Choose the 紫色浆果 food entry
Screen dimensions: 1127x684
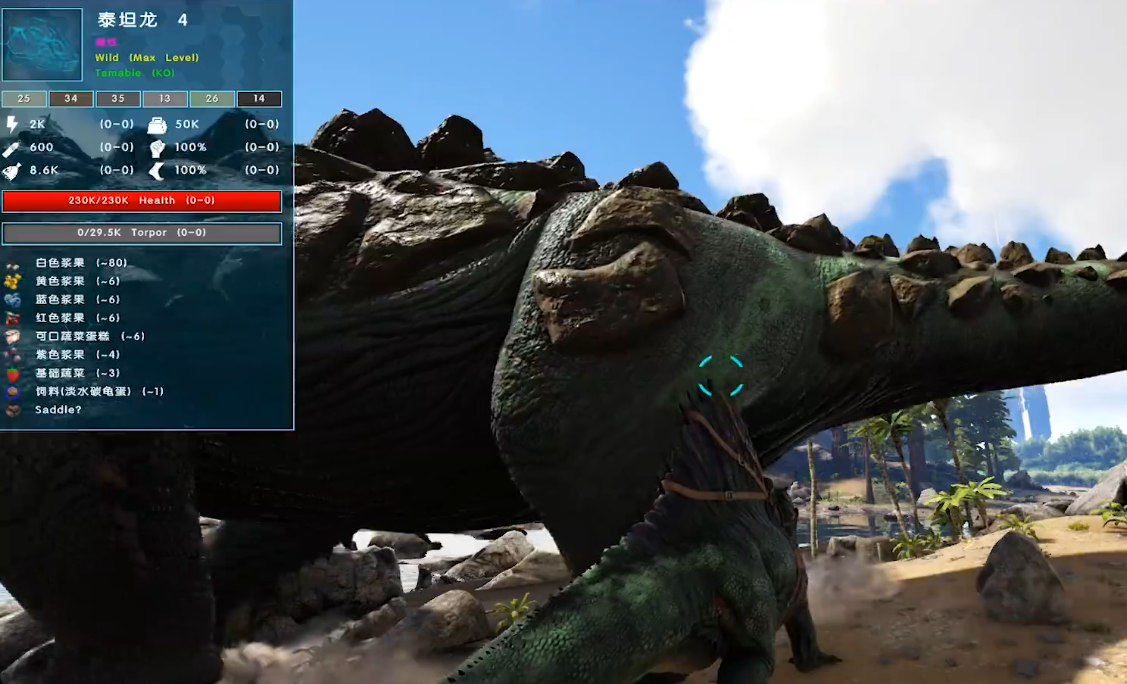click(77, 354)
